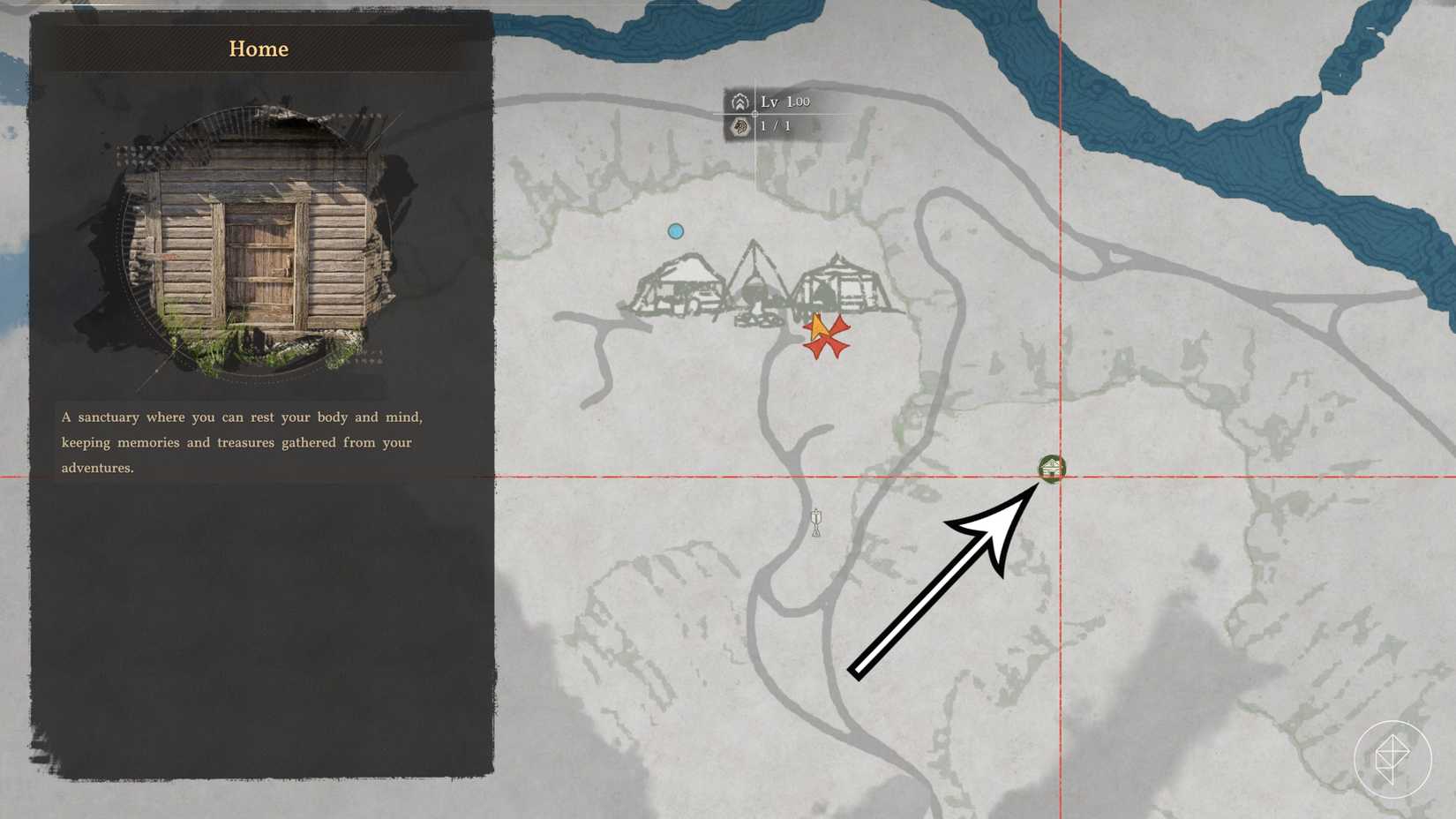Select the blue dot marker above the settlement
The image size is (1456, 819).
676,229
